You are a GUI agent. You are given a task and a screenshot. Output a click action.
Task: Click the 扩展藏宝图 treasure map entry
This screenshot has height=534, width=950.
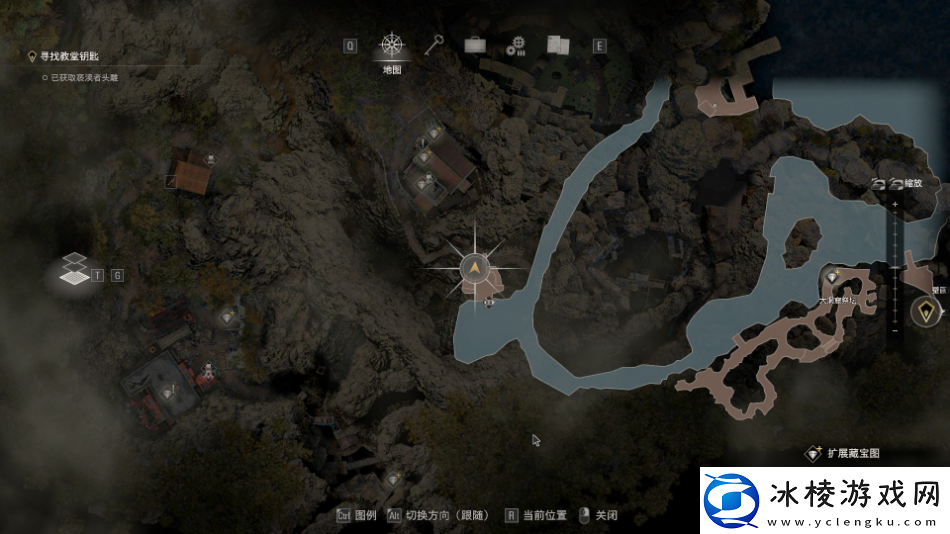pyautogui.click(x=844, y=453)
